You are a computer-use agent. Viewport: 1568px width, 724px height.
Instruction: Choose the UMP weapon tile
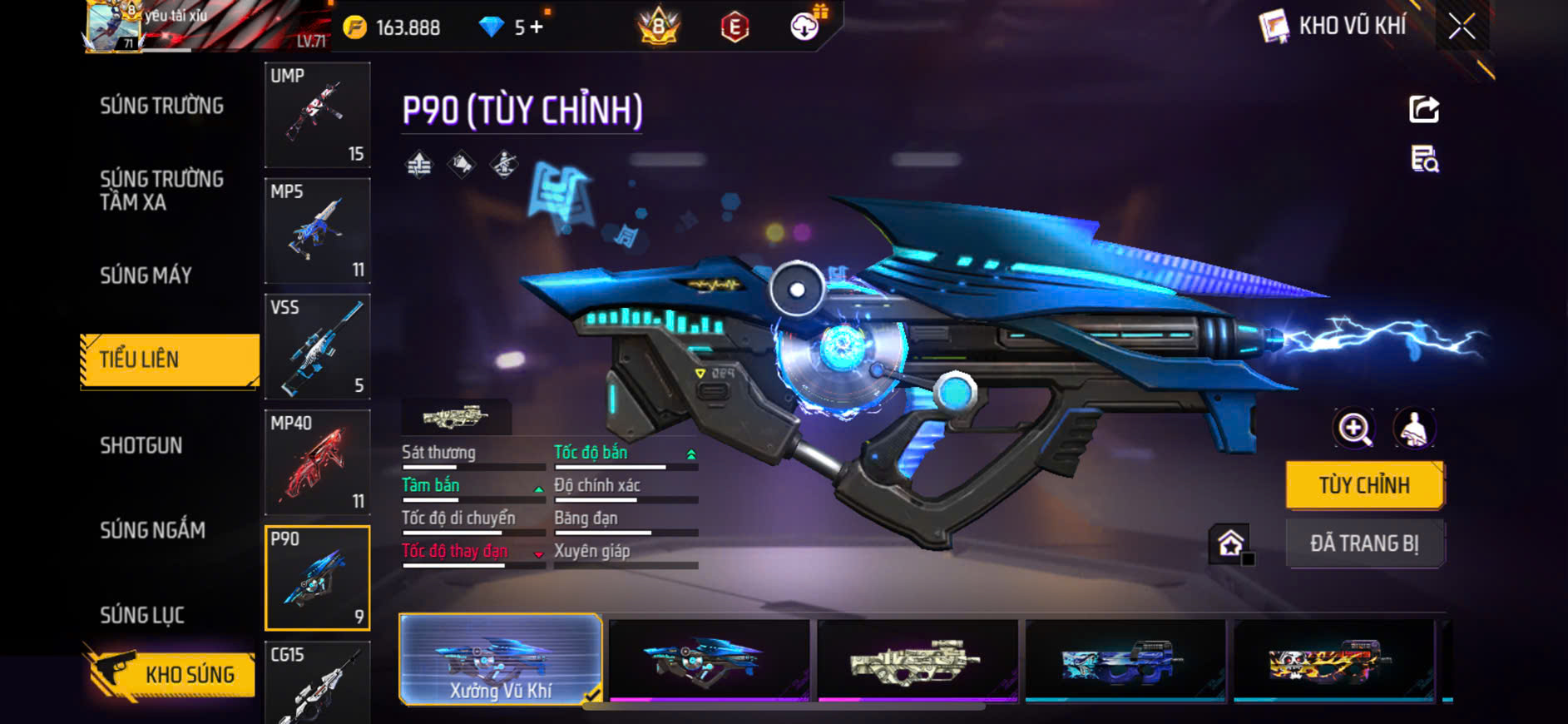pos(317,115)
